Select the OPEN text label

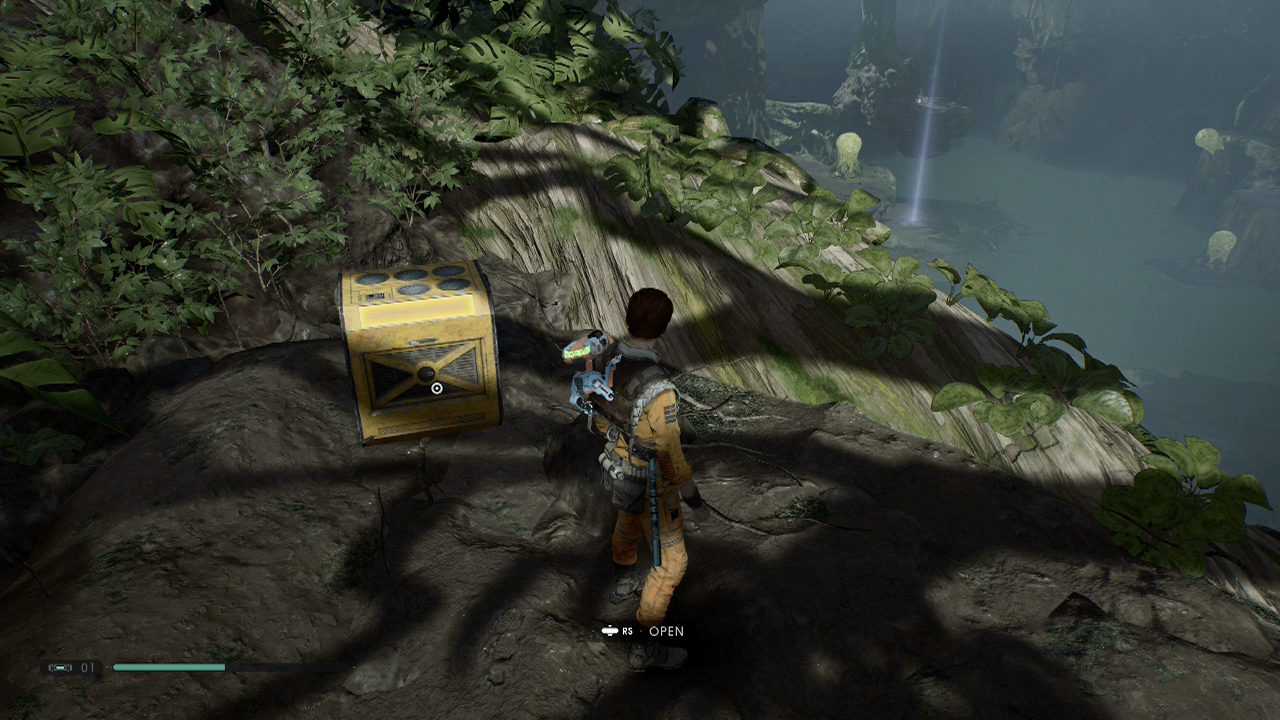[x=667, y=631]
